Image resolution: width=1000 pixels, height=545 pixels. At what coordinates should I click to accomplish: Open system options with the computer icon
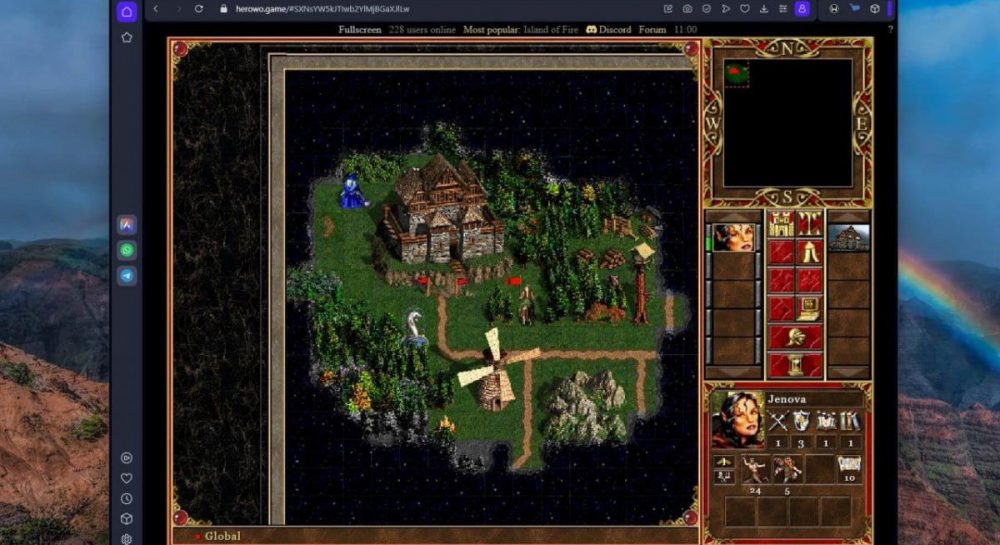(809, 309)
